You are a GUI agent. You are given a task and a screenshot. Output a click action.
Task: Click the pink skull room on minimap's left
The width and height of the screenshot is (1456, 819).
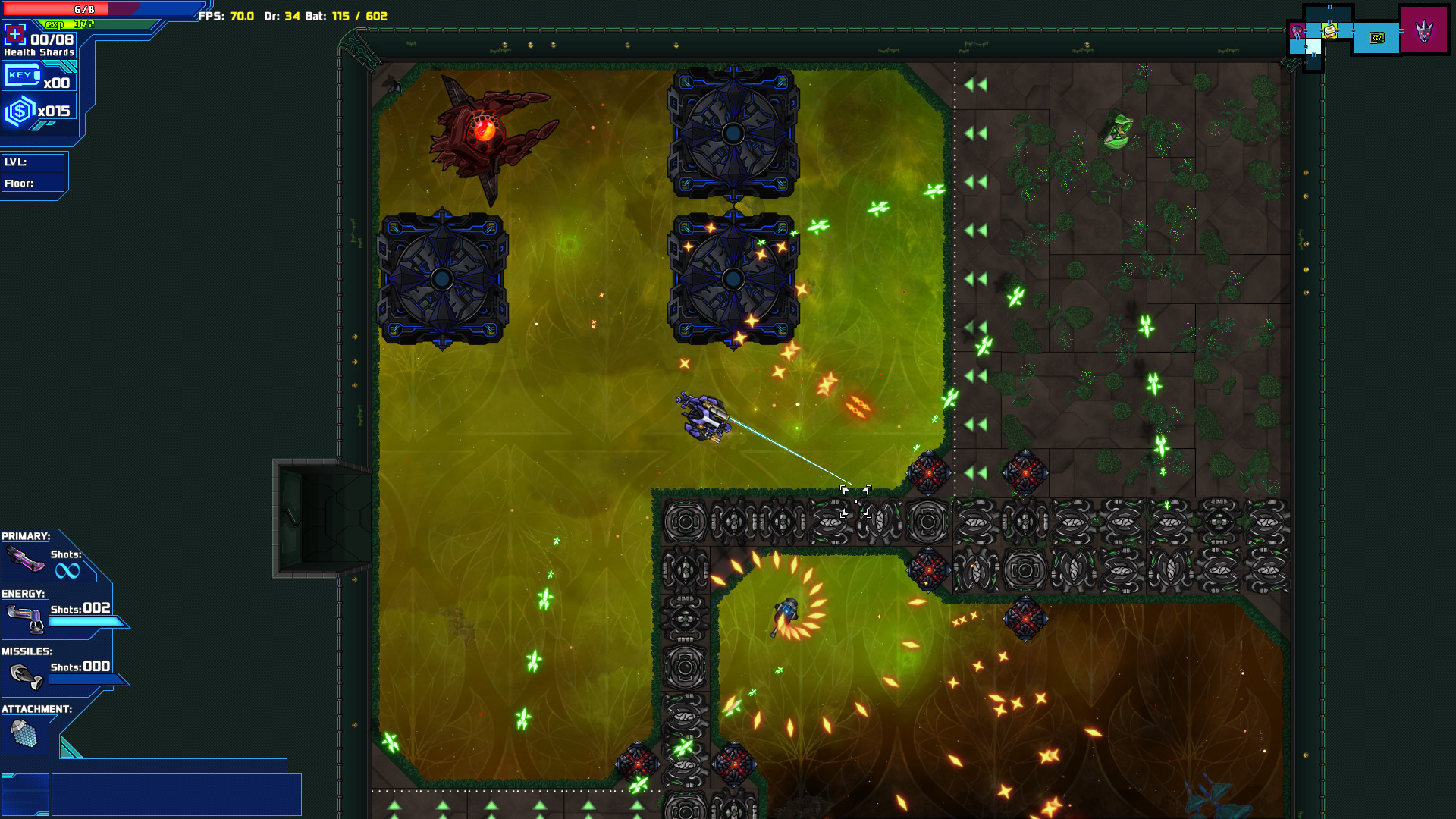click(1297, 31)
